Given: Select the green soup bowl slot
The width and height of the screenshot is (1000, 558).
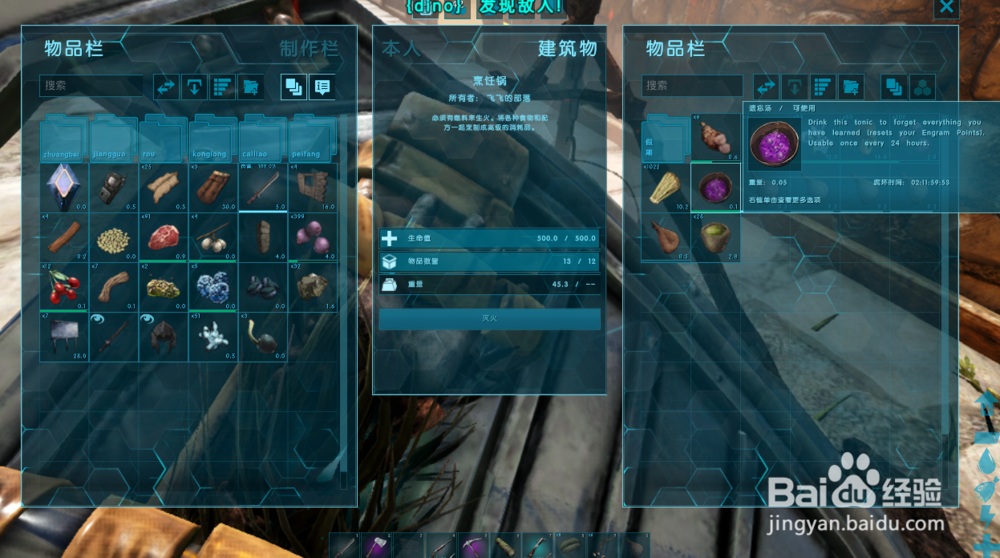Looking at the screenshot, I should point(715,238).
